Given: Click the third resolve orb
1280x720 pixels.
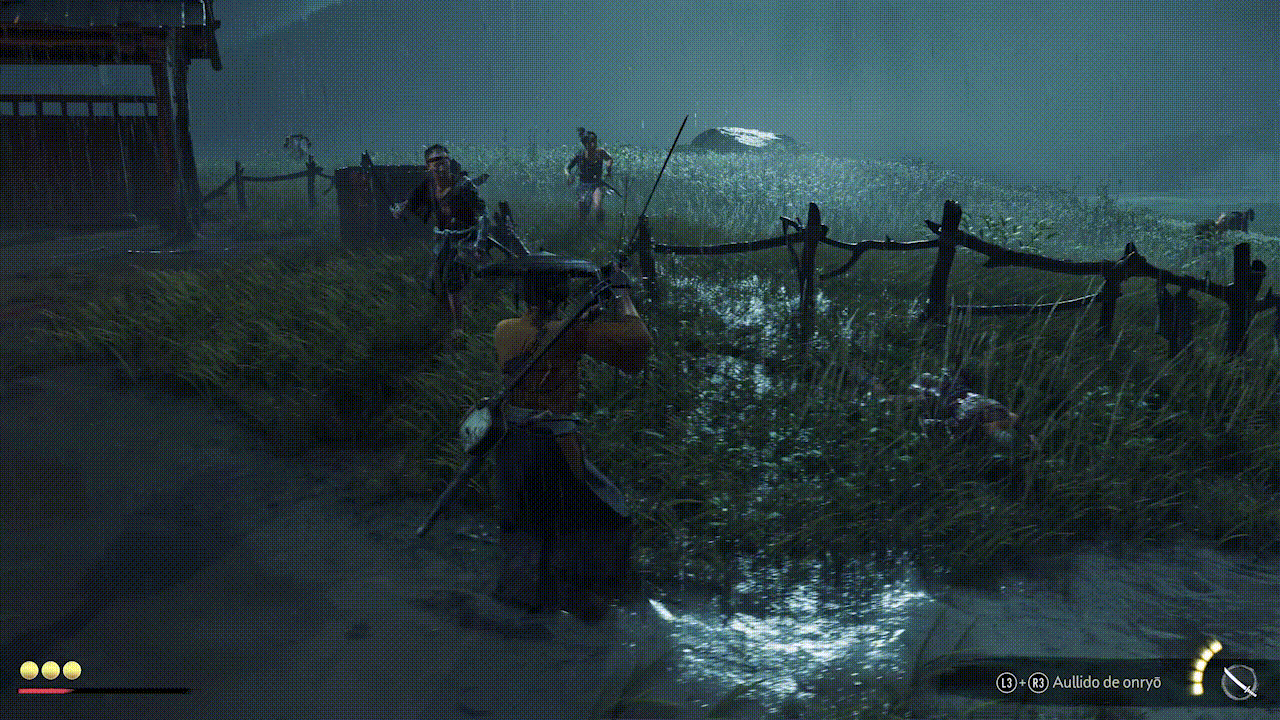Looking at the screenshot, I should coord(72,669).
